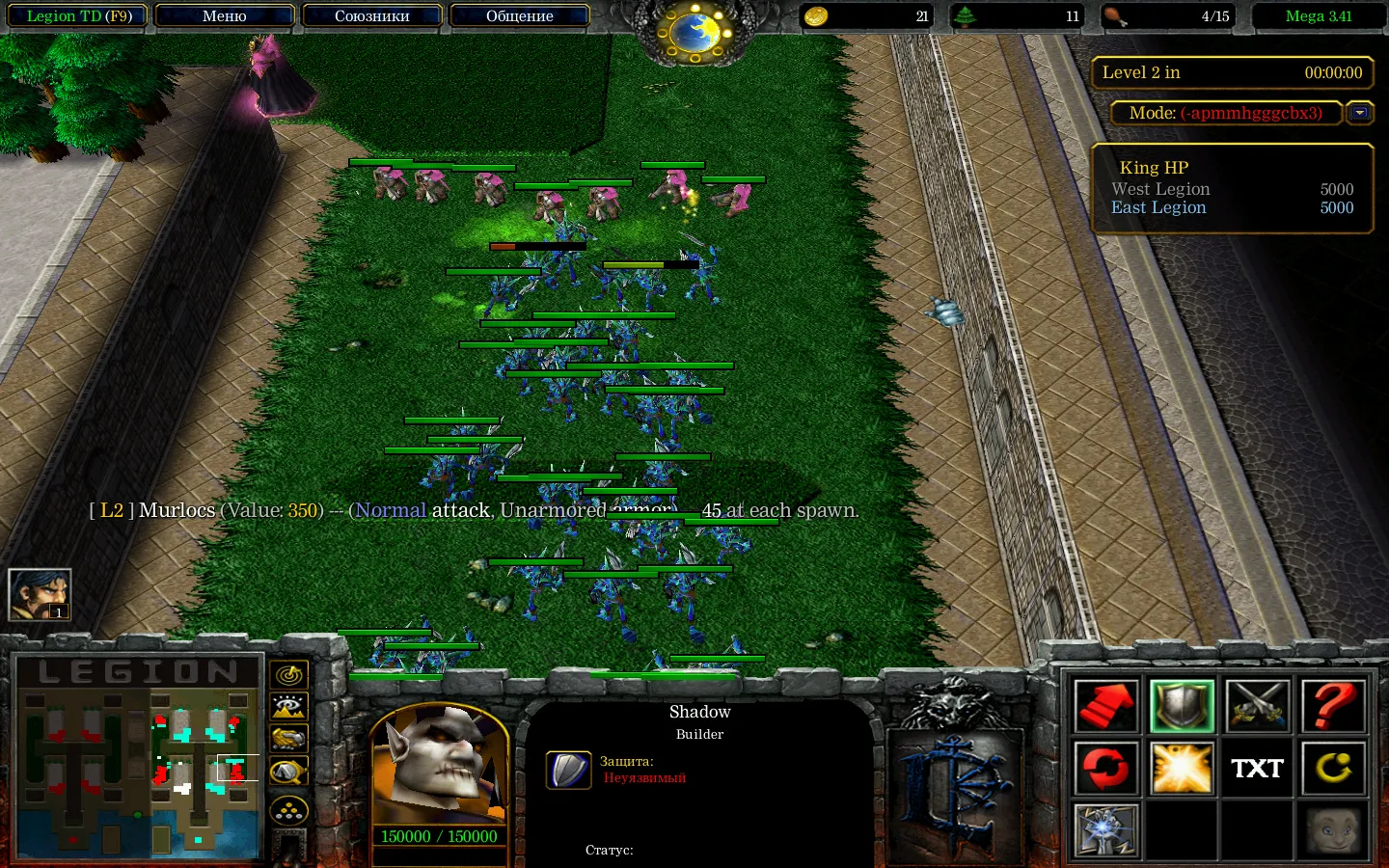
Task: Expand the Mode dropdown arrow
Action: (x=1360, y=113)
